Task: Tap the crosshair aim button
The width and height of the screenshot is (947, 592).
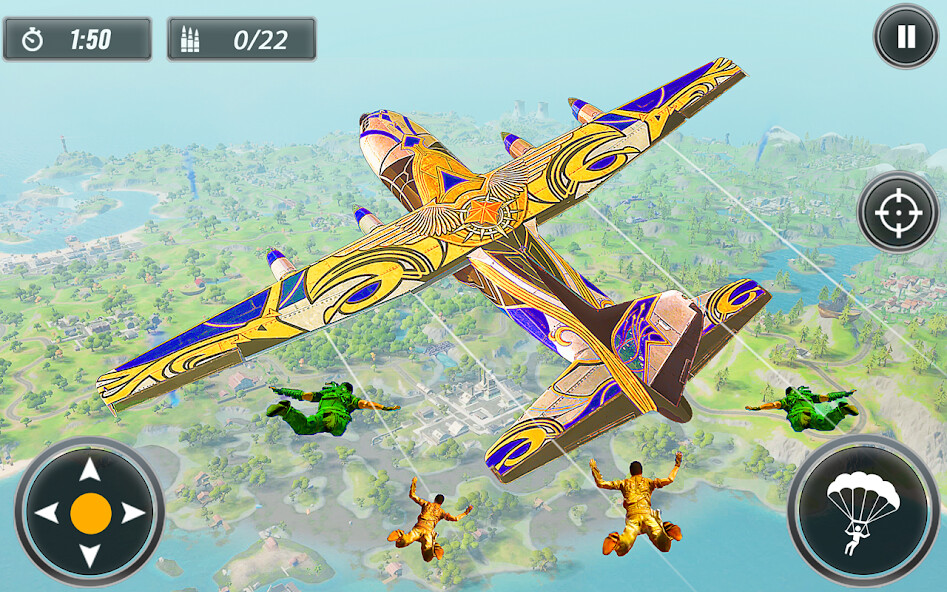Action: click(x=898, y=212)
